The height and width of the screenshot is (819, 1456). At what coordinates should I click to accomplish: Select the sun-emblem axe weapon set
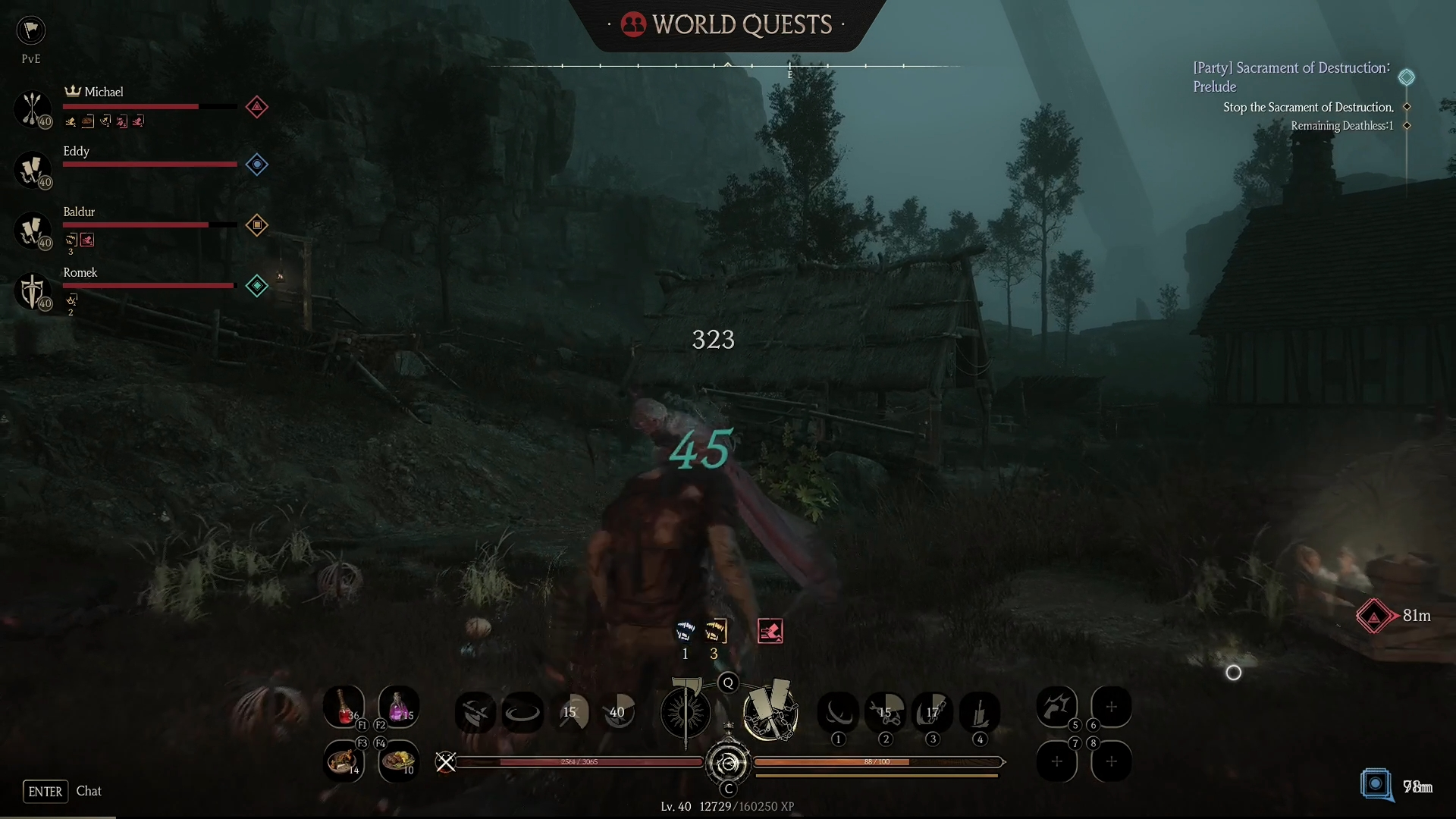pyautogui.click(x=686, y=712)
